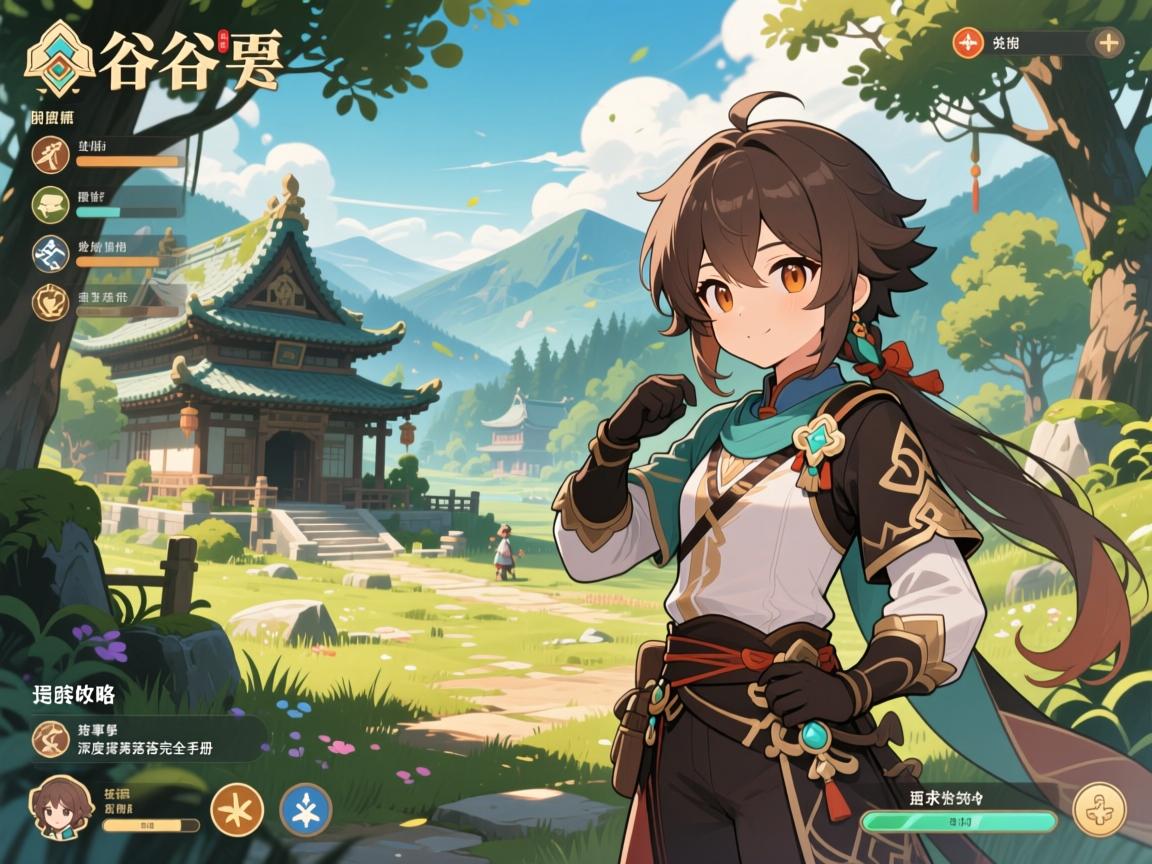
Task: Activate the orange starburst ability button
Action: (x=238, y=809)
